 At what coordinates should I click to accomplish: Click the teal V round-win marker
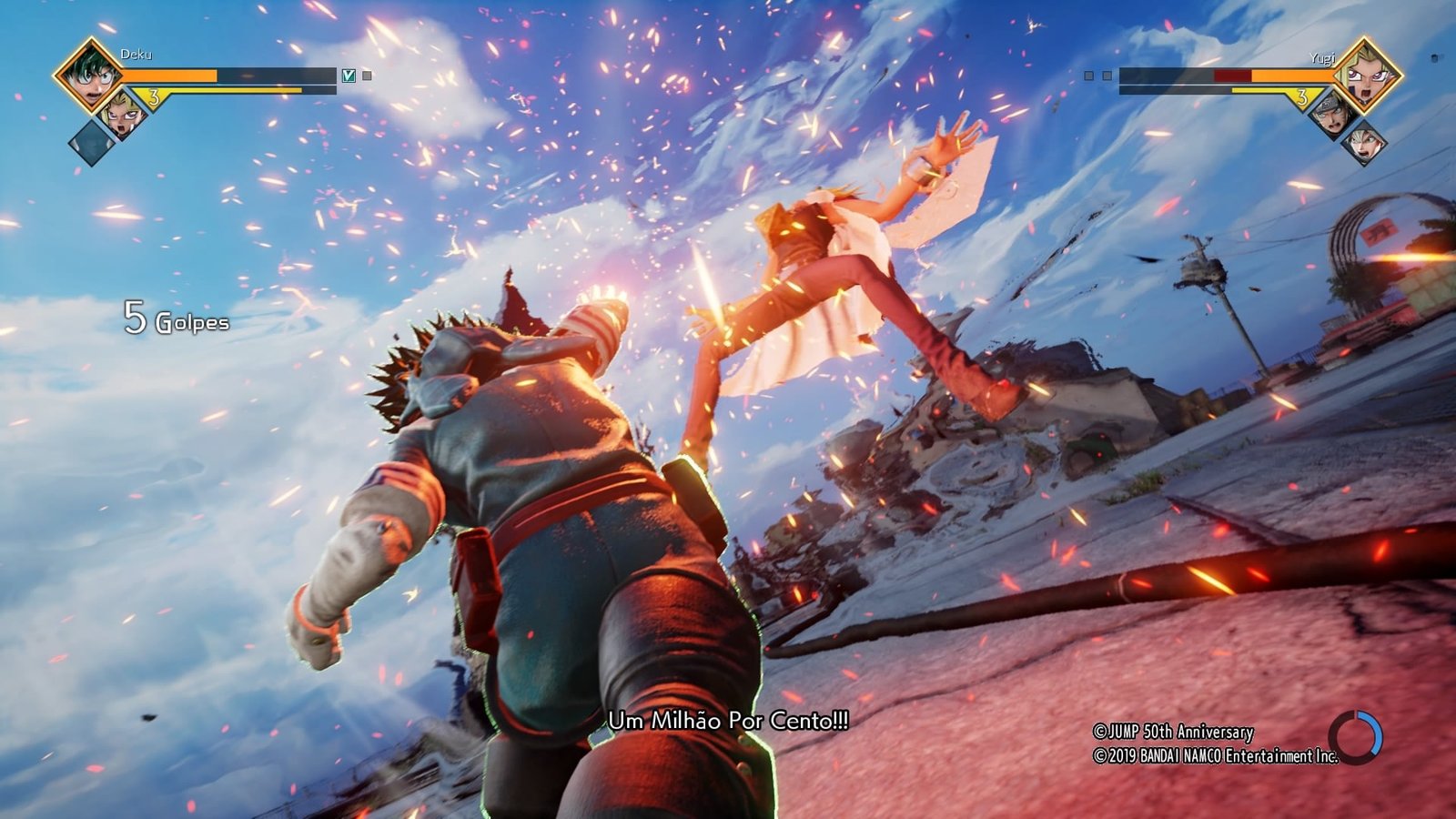(348, 76)
